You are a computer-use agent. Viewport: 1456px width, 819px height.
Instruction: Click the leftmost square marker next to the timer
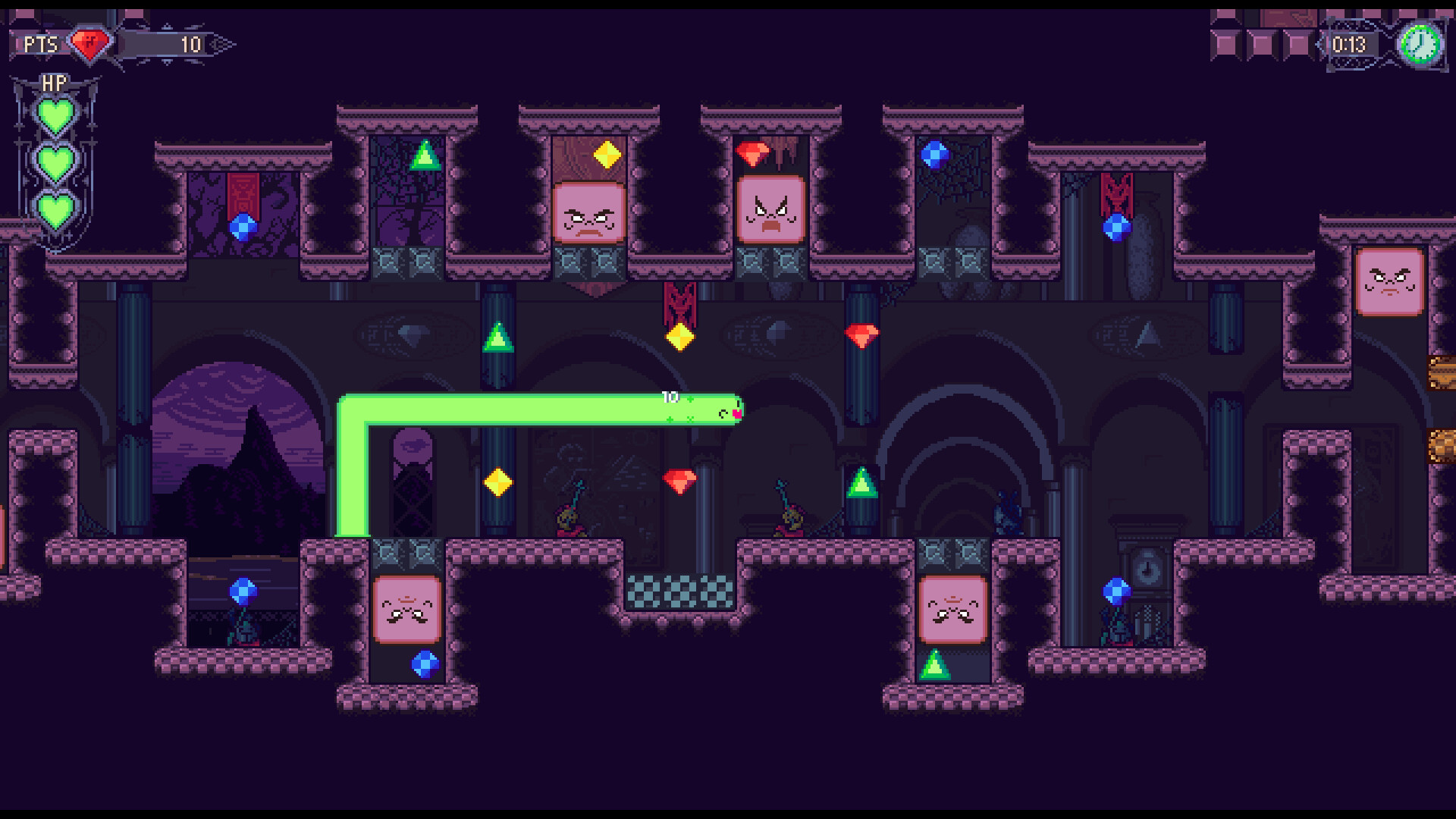1224,43
